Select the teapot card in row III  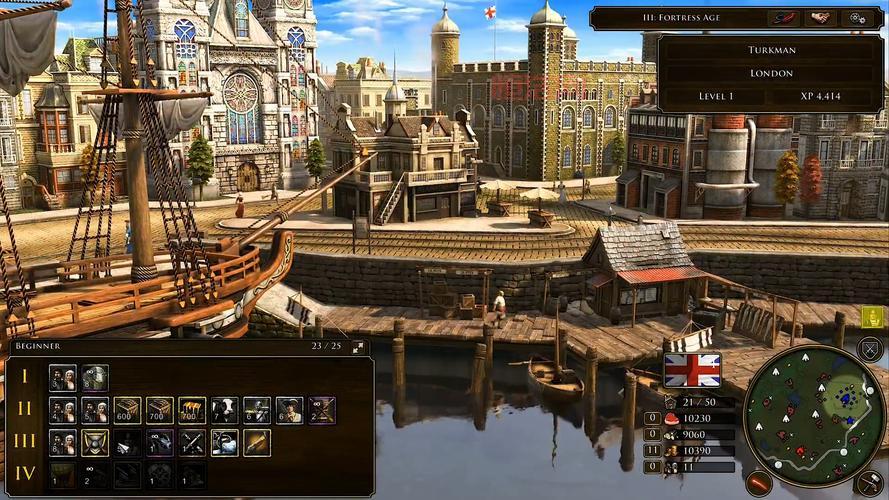pyautogui.click(x=225, y=442)
